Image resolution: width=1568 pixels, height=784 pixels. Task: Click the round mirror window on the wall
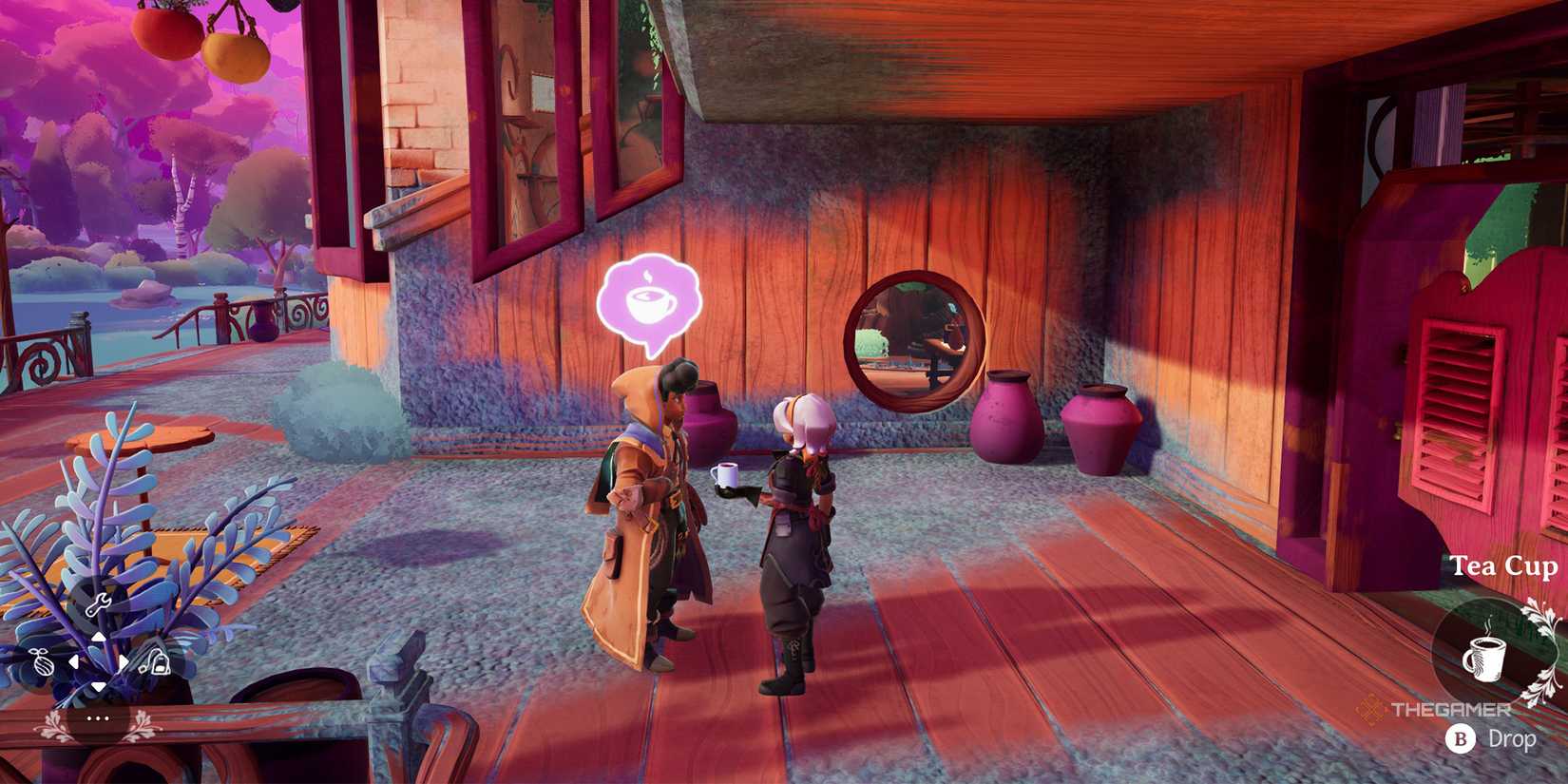pos(908,337)
